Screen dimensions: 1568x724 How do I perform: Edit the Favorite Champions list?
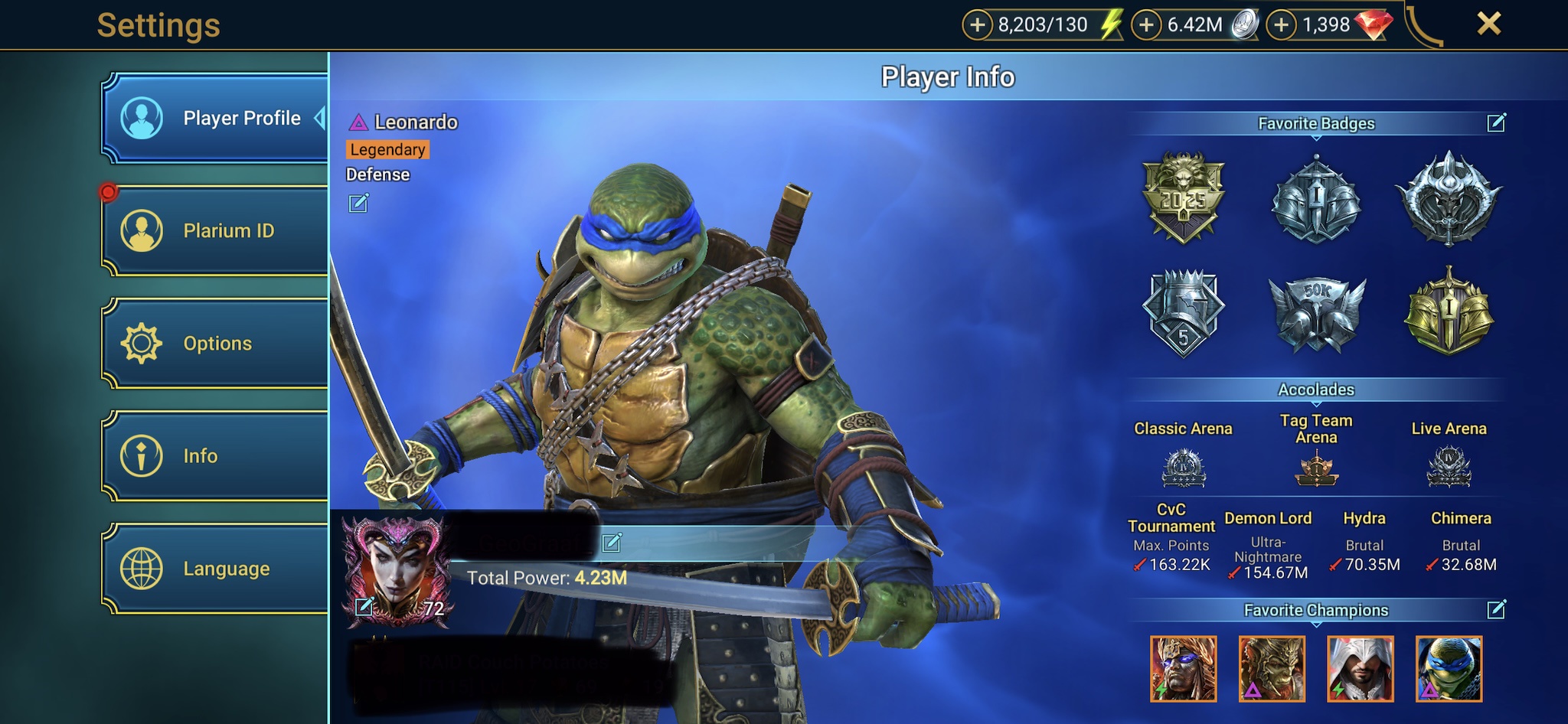coord(1496,609)
